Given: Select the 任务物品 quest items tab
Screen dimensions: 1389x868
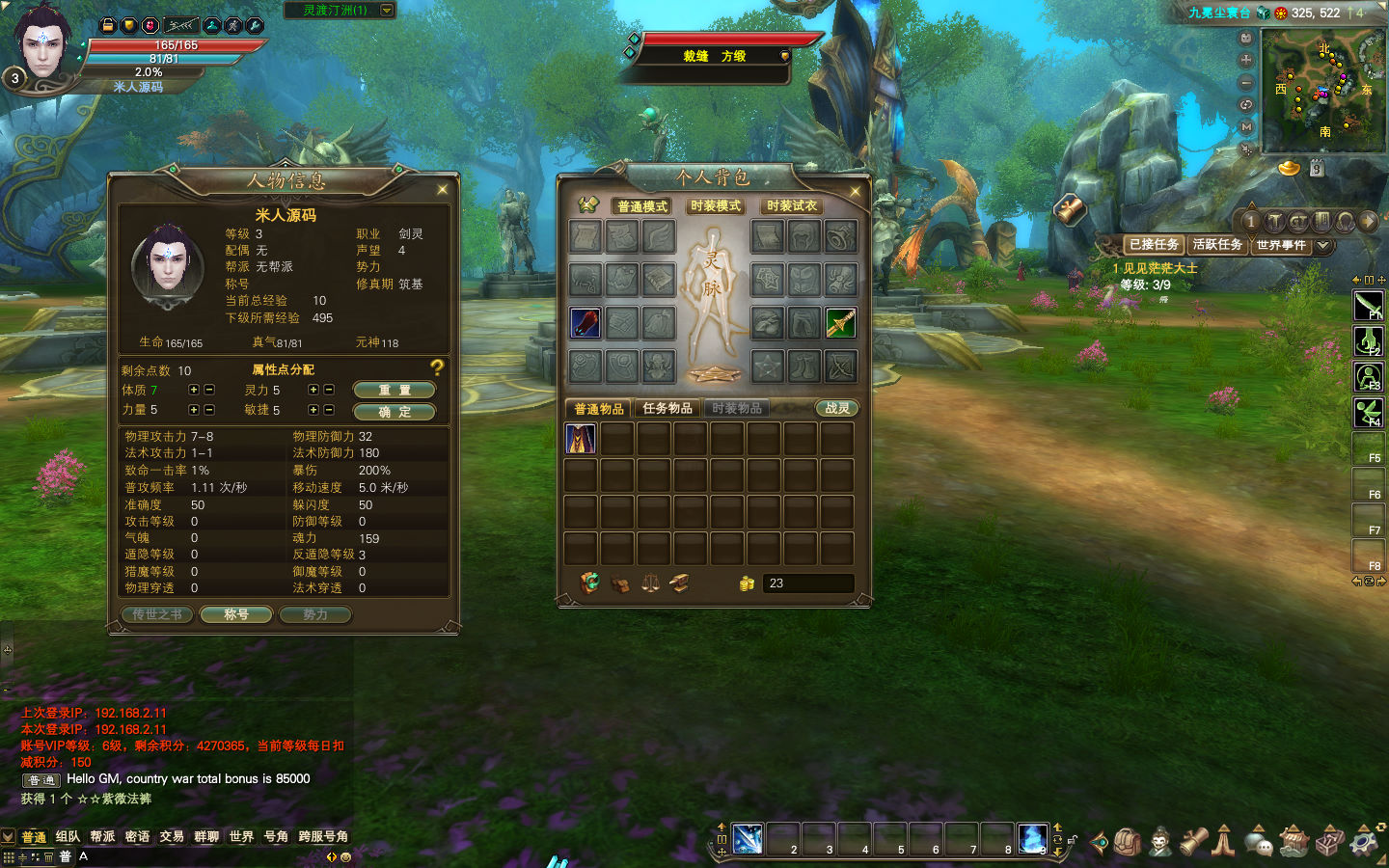Looking at the screenshot, I should point(667,409).
